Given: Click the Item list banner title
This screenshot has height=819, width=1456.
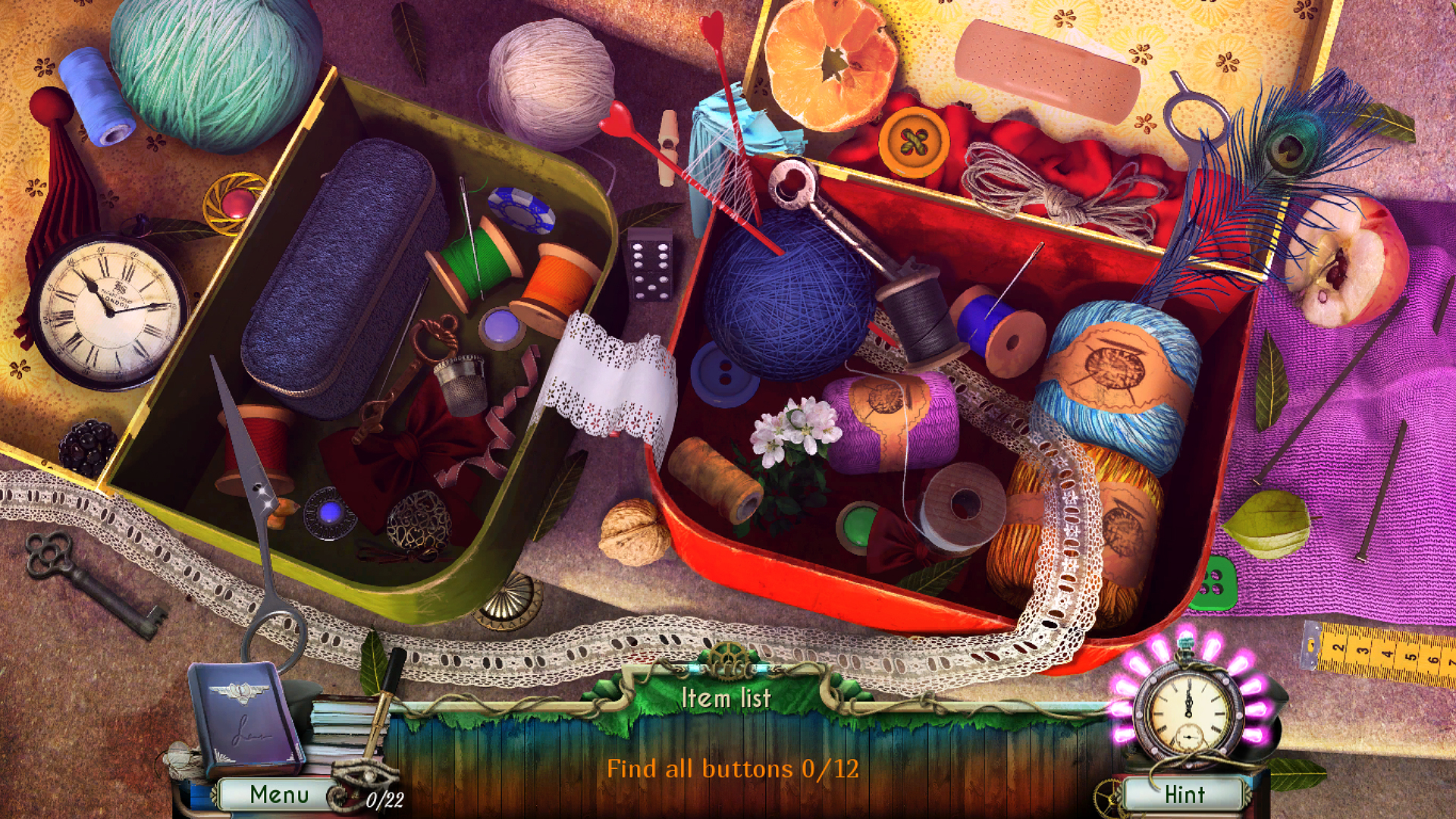Looking at the screenshot, I should tap(726, 700).
